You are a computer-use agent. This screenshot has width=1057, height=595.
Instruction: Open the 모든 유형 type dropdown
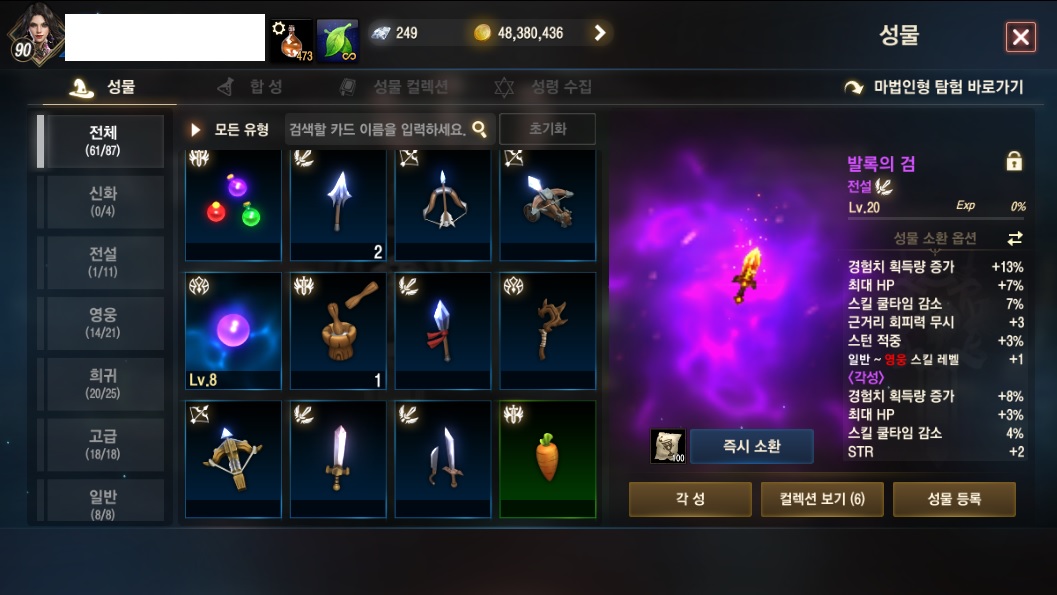click(231, 130)
